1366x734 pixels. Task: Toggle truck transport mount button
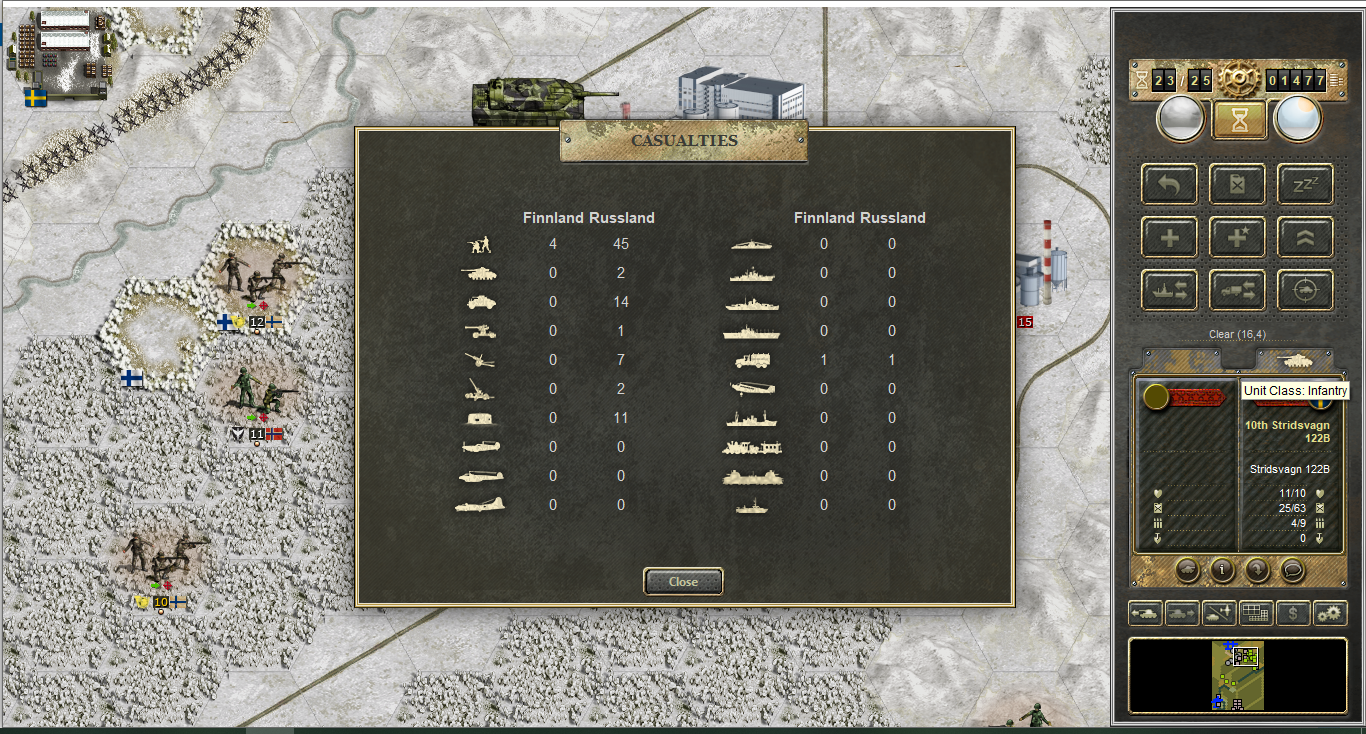click(x=1237, y=290)
